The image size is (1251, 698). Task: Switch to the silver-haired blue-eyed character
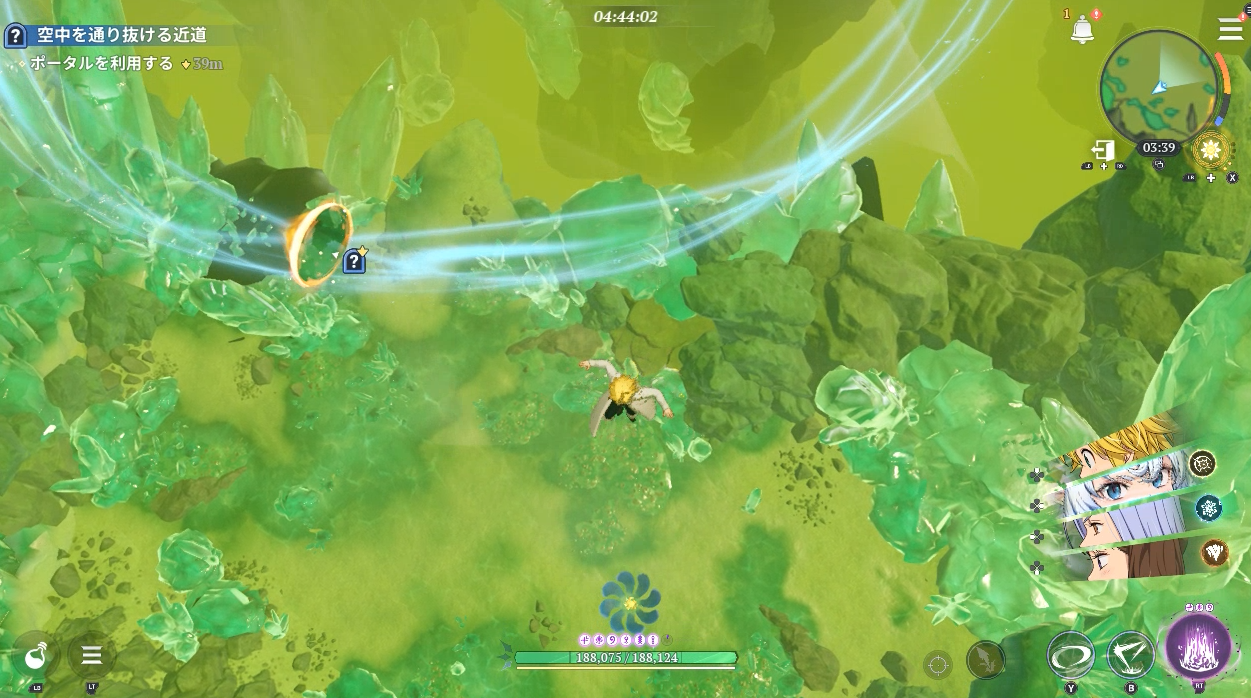[x=1120, y=491]
